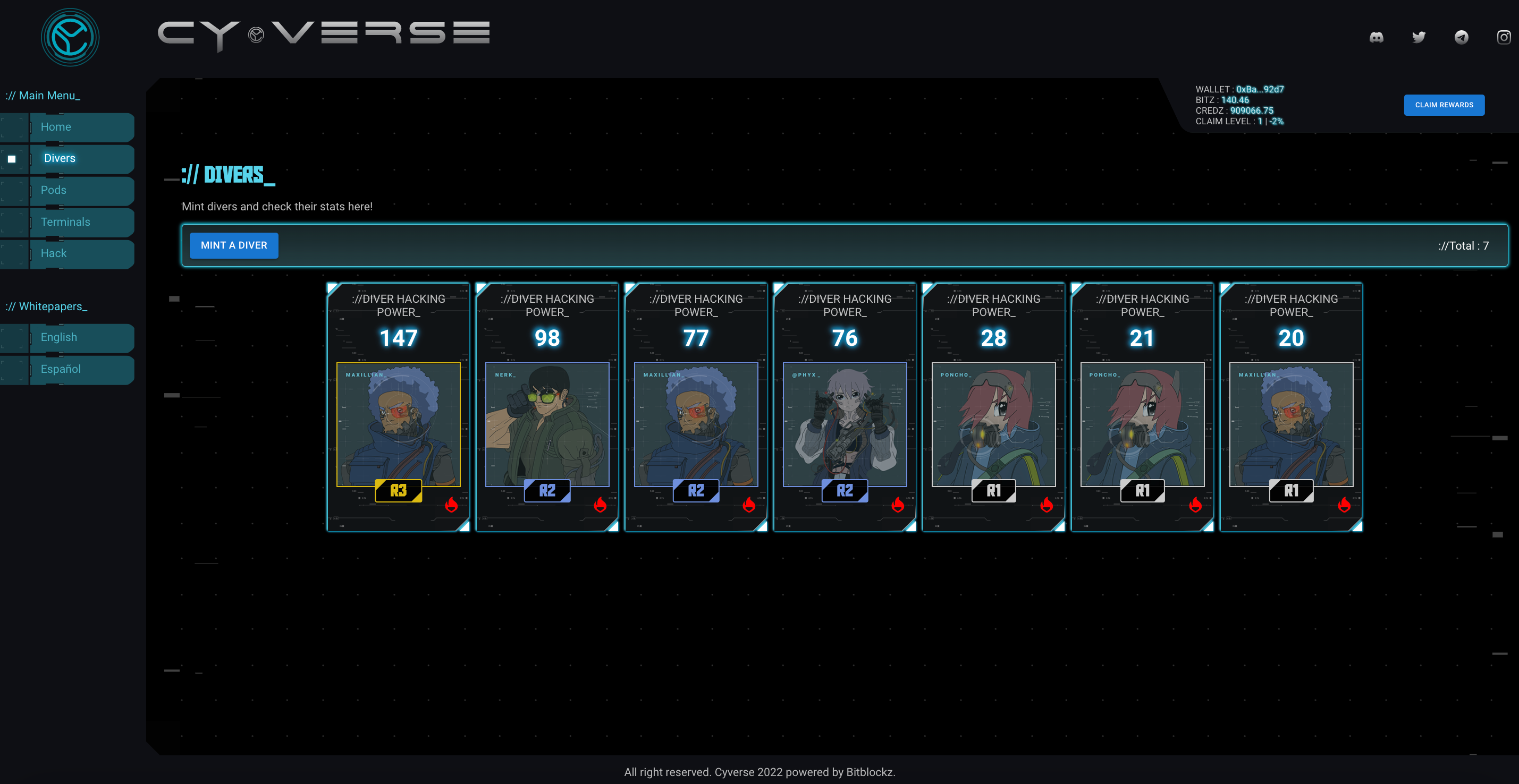Click the round Cyverse logo emblem

point(70,37)
